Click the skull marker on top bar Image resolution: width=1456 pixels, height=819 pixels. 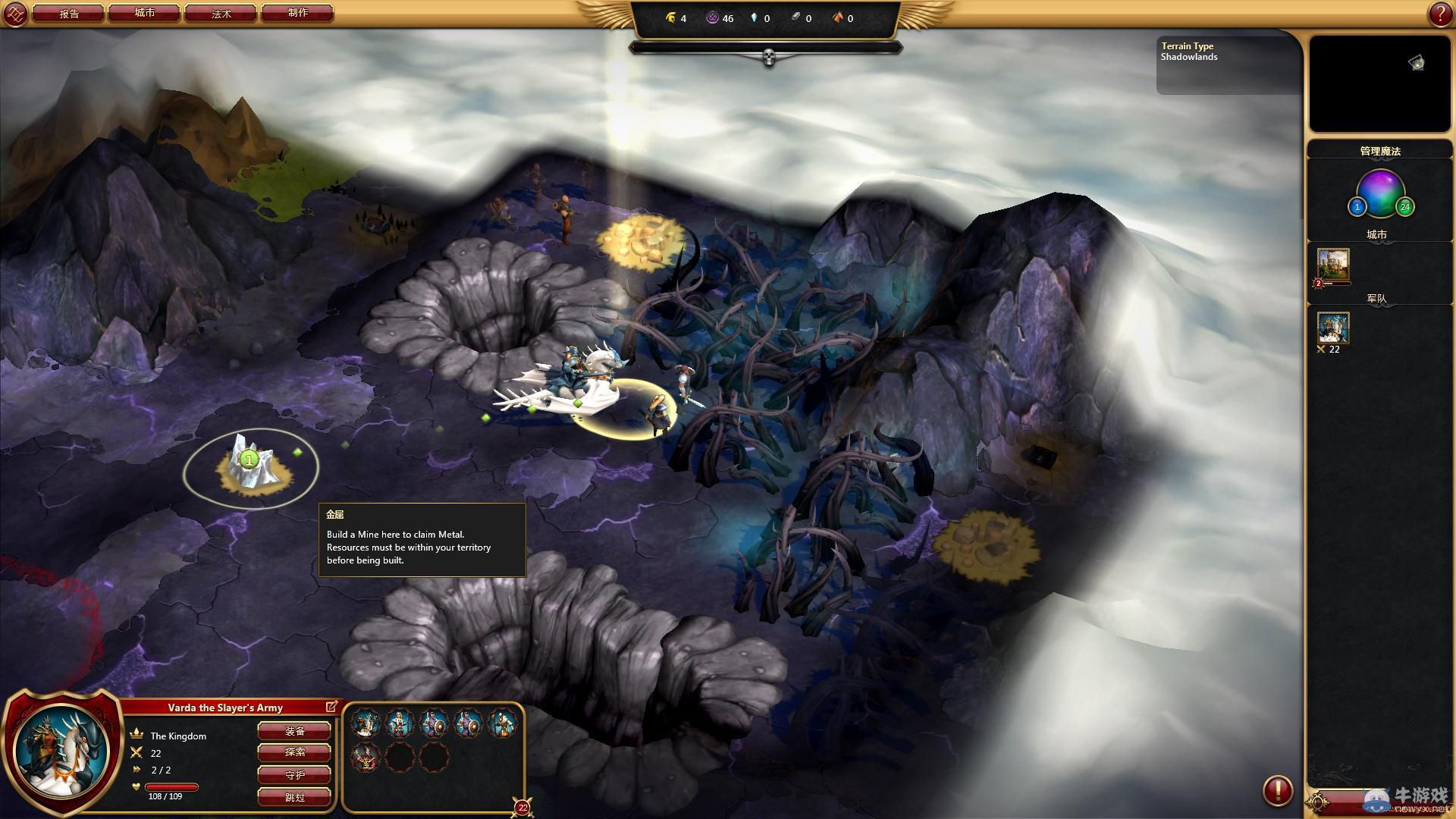pyautogui.click(x=768, y=57)
